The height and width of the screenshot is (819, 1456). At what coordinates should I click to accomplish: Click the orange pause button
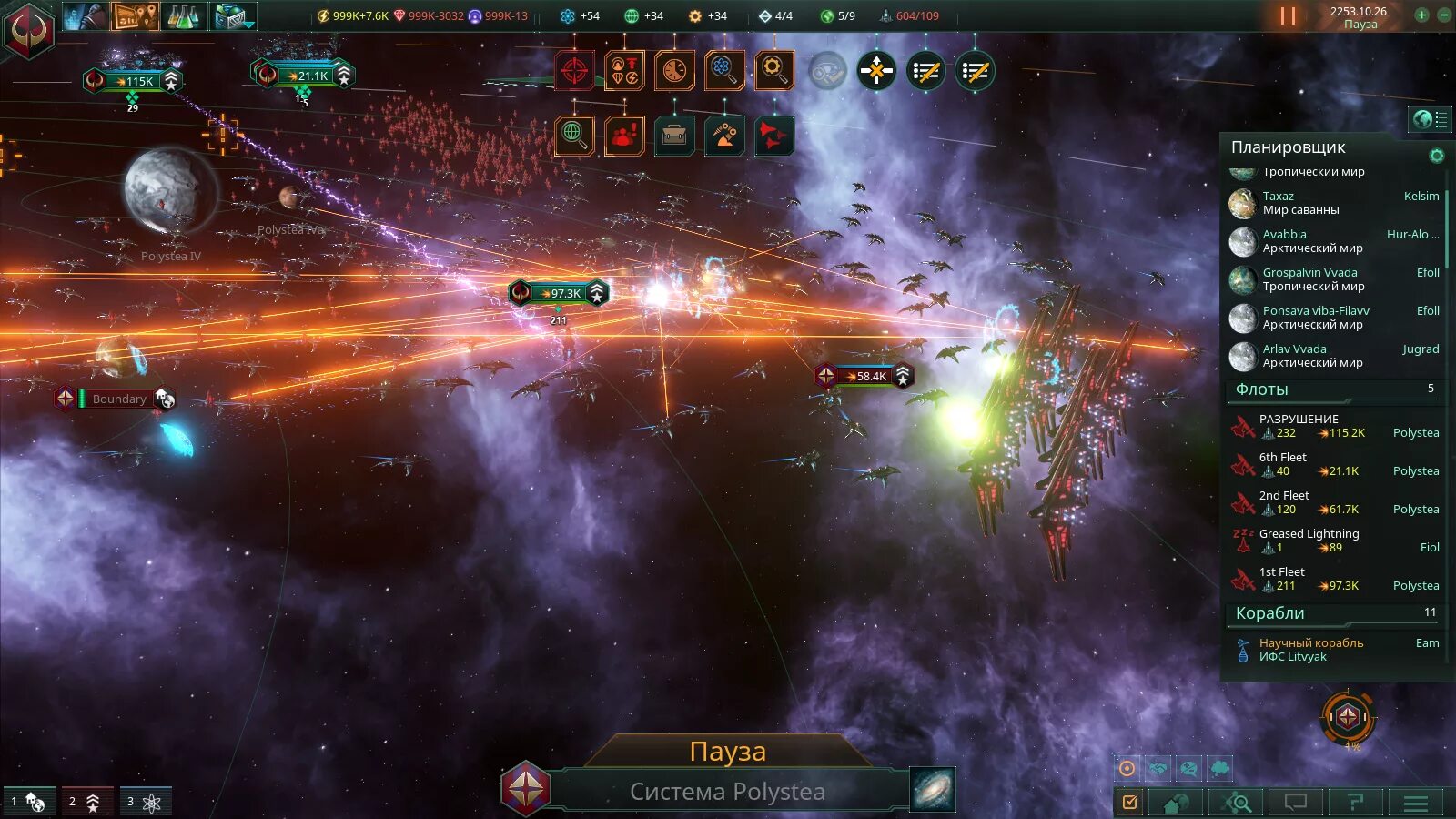pos(1288,16)
